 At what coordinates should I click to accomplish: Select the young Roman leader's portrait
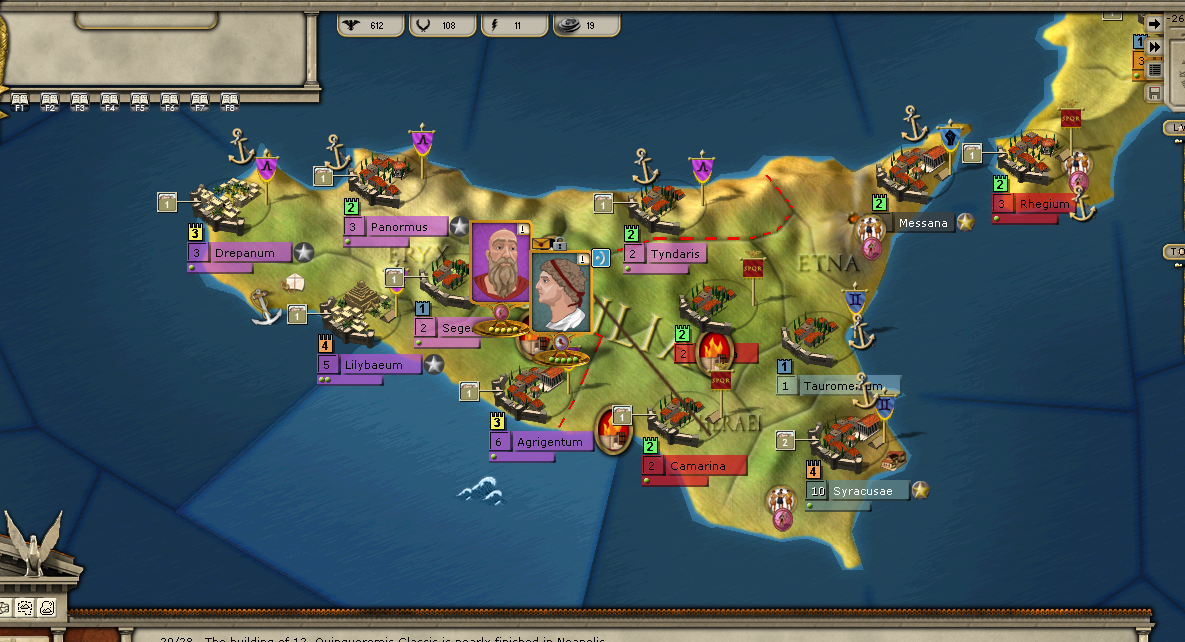tap(559, 293)
